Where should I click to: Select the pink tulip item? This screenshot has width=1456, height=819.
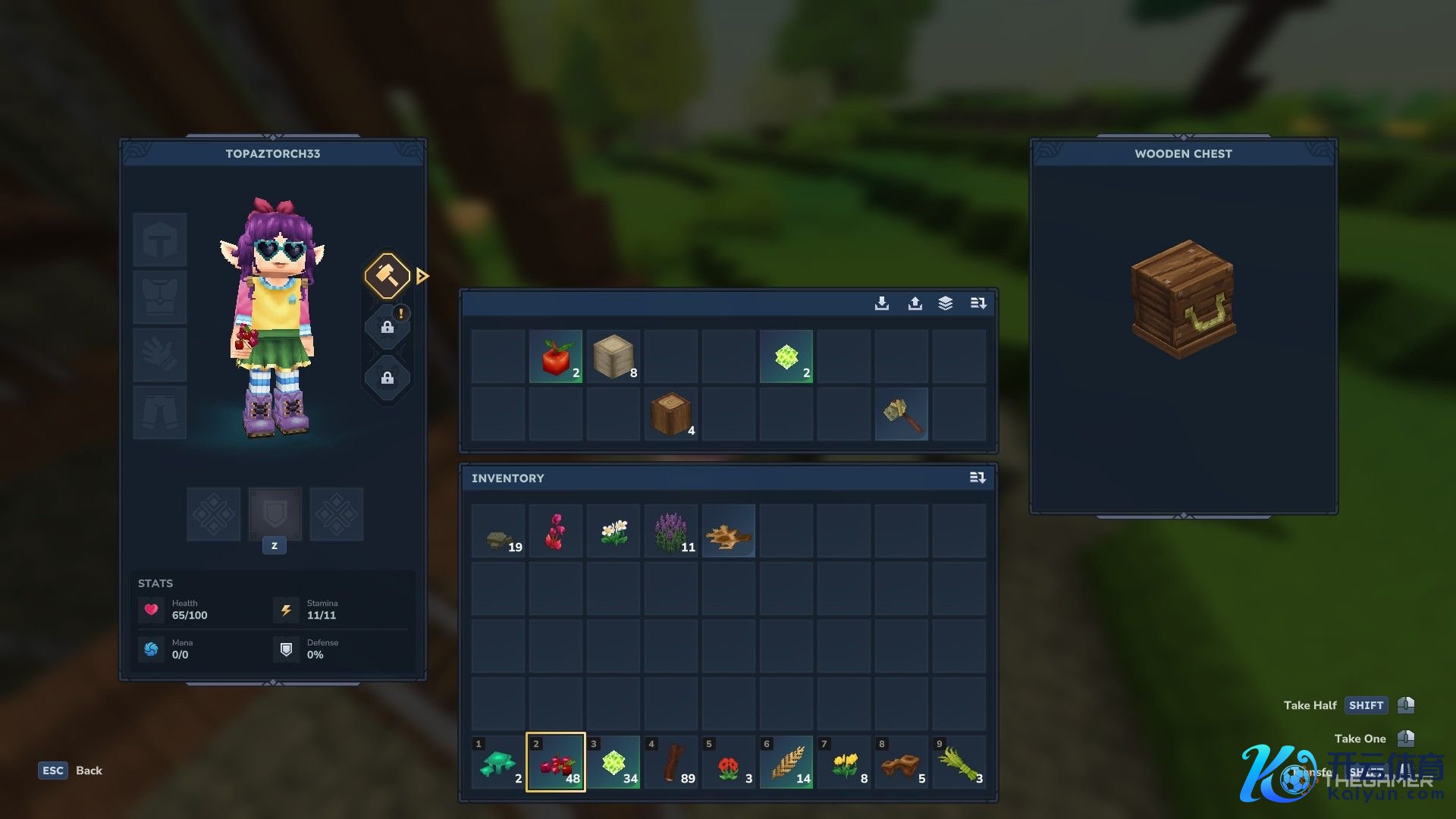[x=556, y=531]
